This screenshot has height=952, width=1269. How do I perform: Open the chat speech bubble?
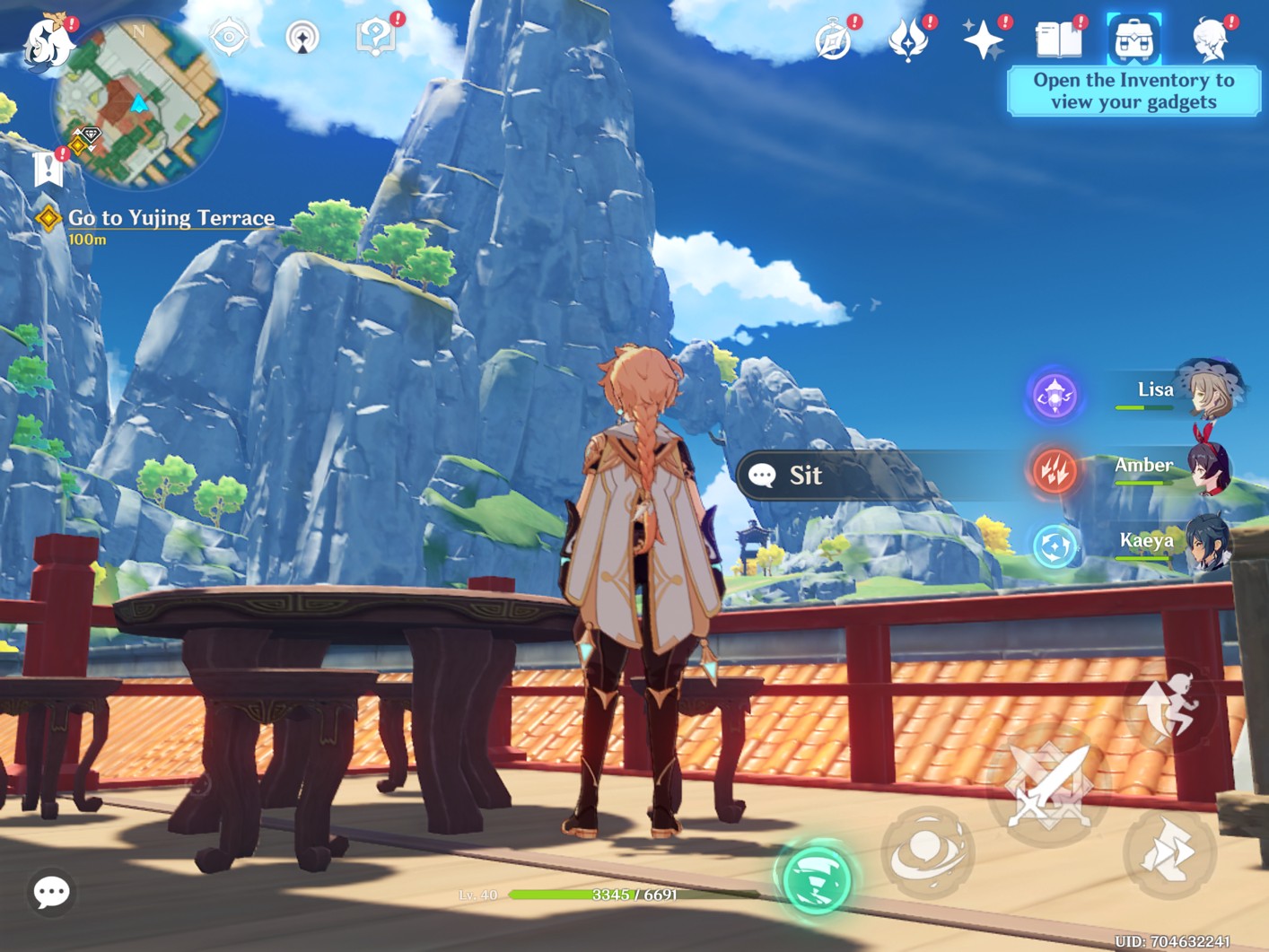[x=51, y=892]
